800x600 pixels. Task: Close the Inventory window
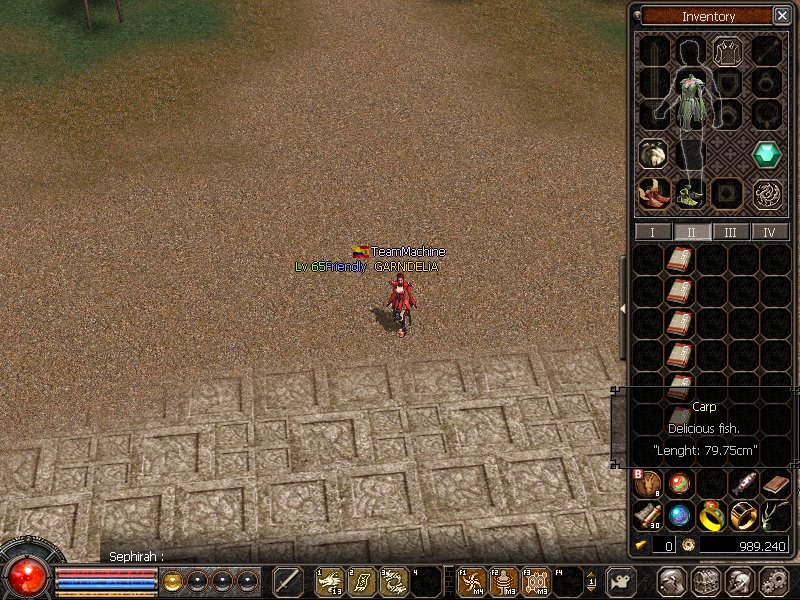coord(781,16)
